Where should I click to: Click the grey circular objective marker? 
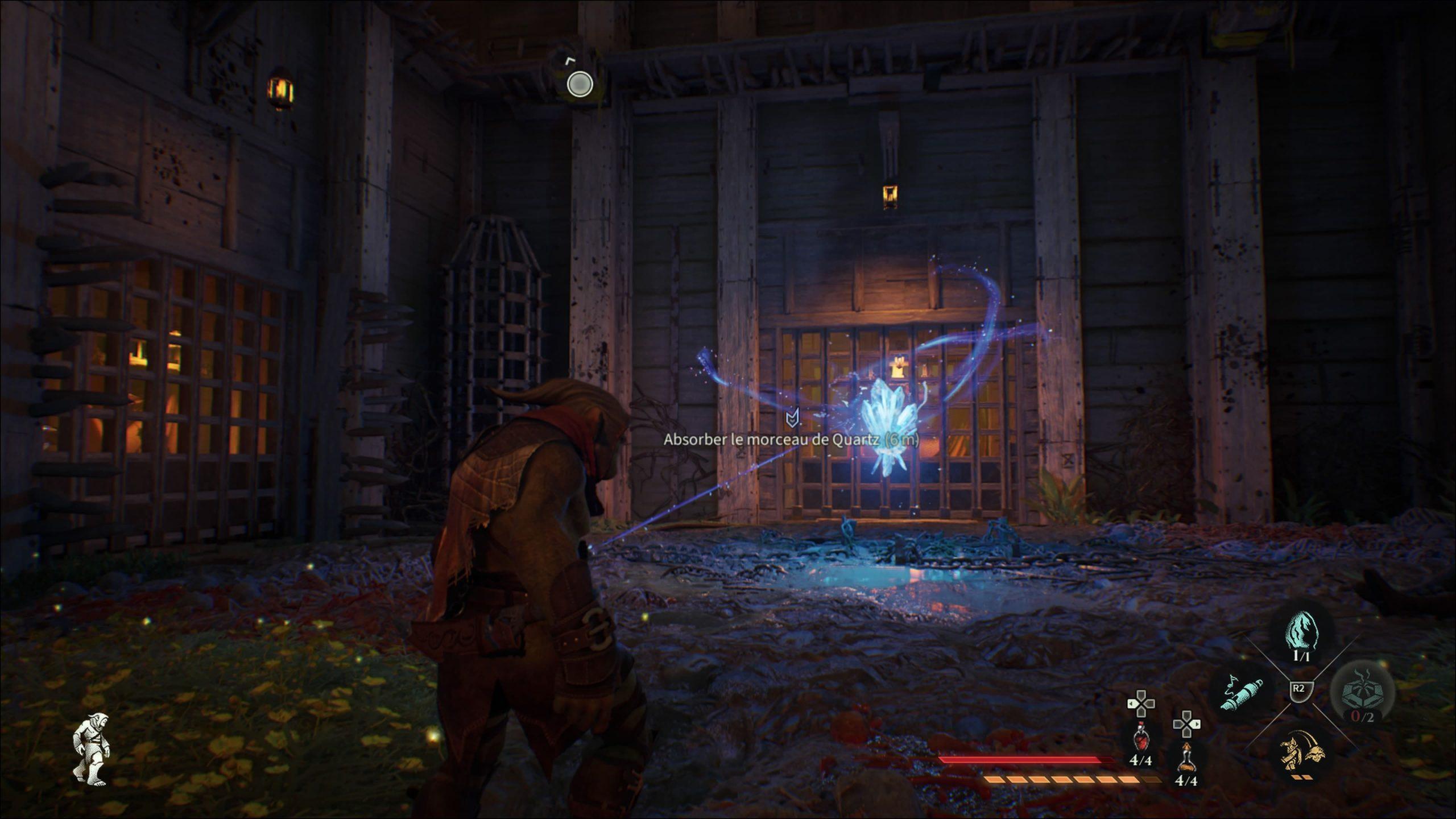coord(580,85)
